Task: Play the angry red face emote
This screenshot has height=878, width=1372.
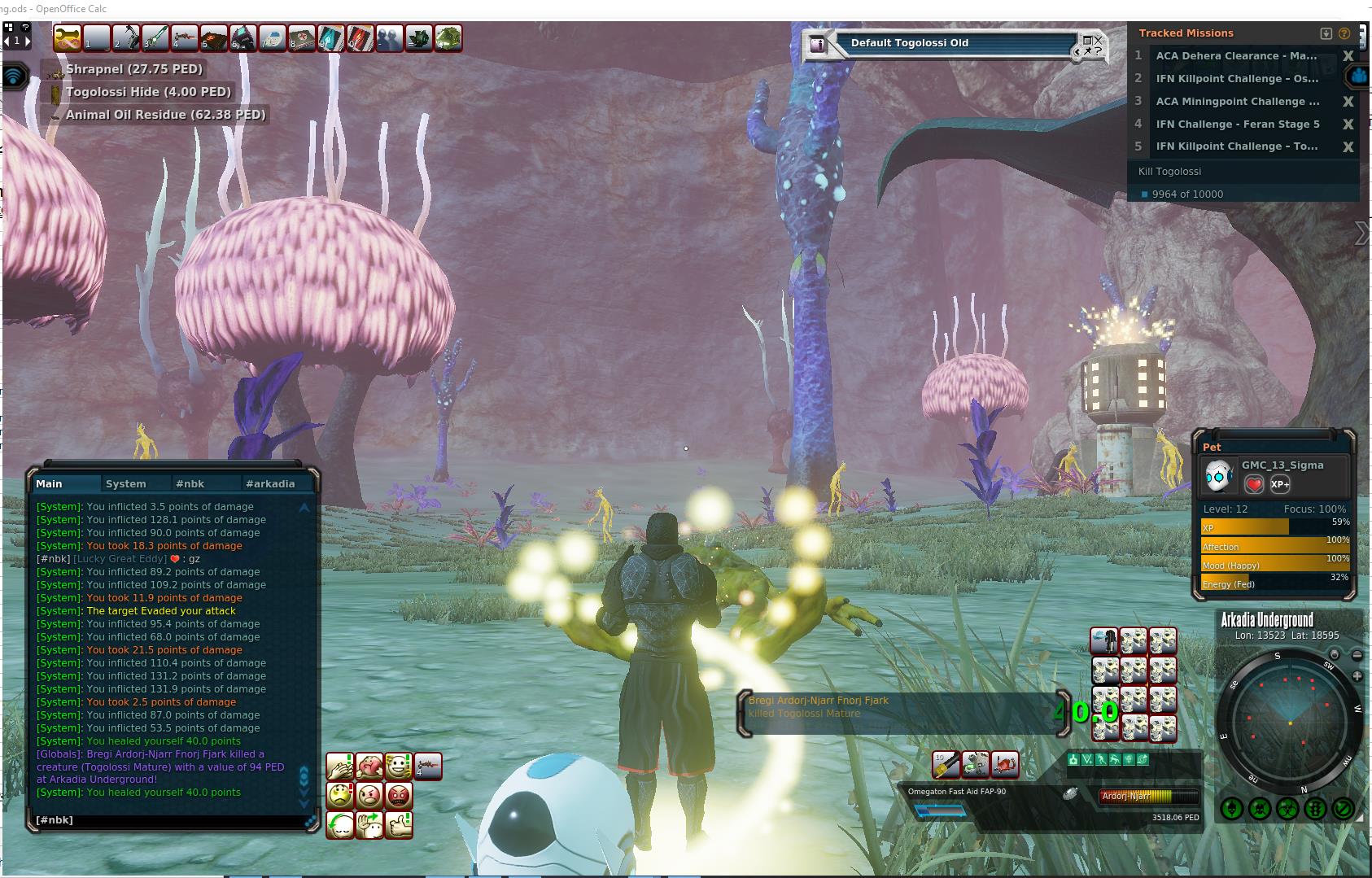Action: [x=399, y=795]
